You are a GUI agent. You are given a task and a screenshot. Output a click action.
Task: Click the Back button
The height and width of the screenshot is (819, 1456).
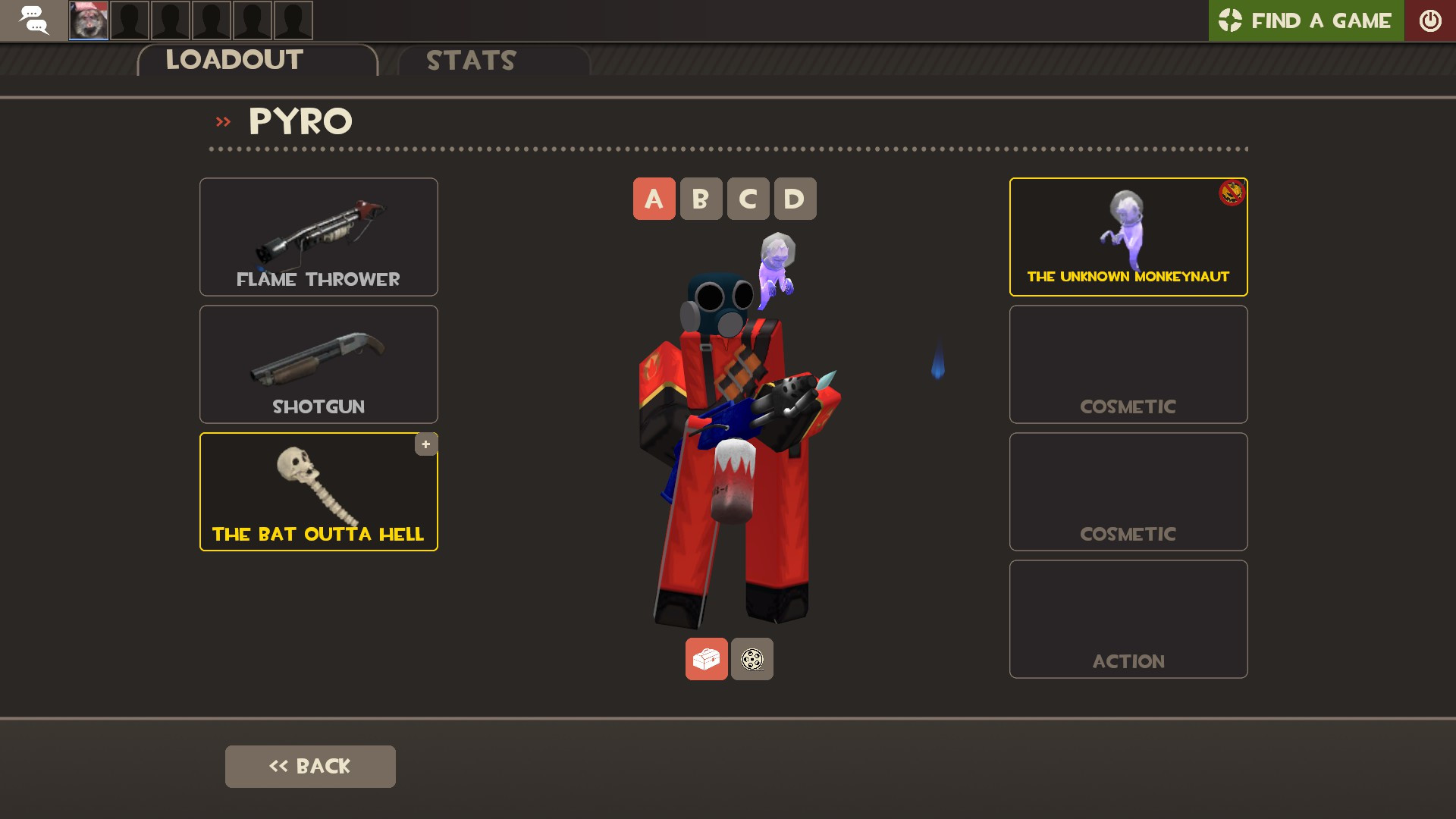309,766
